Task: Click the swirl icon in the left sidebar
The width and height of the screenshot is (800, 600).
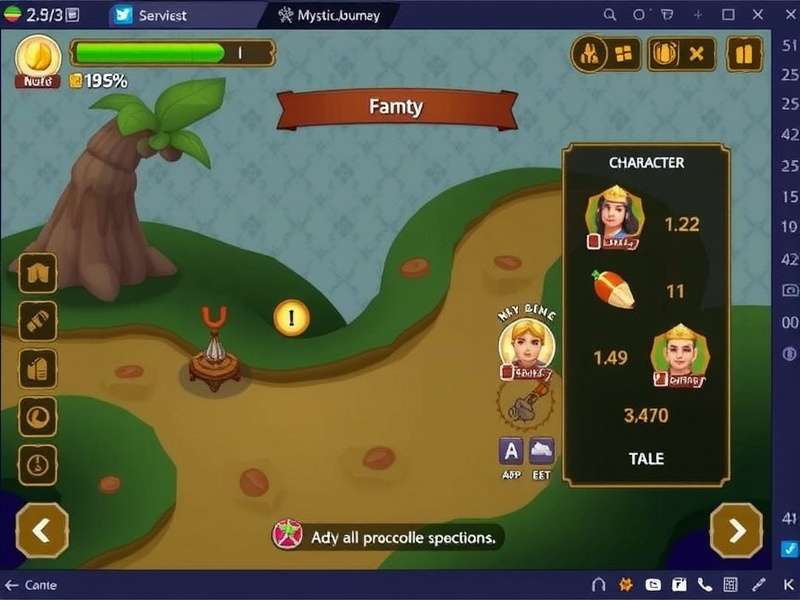Action: (x=38, y=416)
